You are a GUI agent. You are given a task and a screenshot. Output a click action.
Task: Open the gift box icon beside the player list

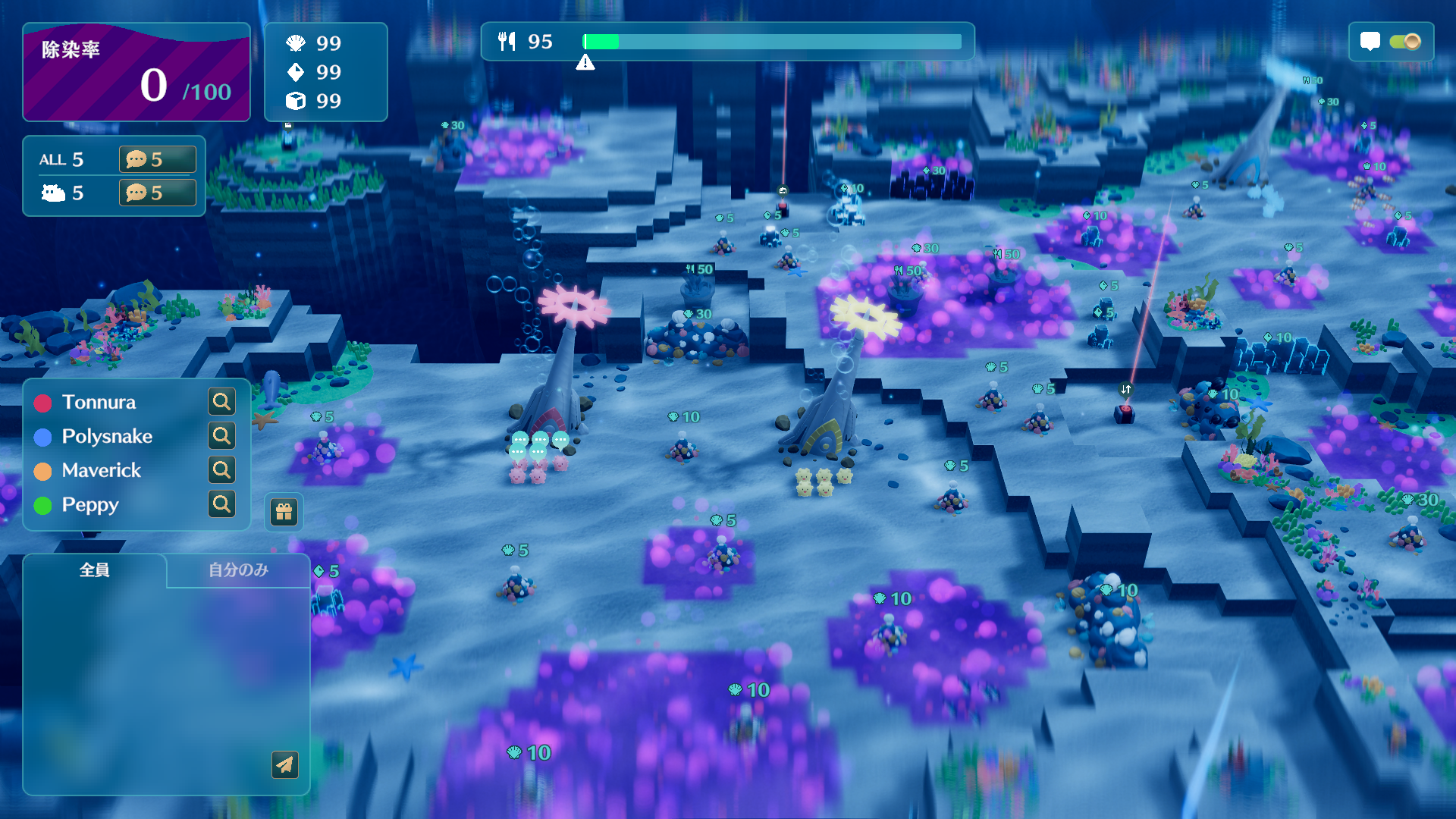(x=282, y=512)
